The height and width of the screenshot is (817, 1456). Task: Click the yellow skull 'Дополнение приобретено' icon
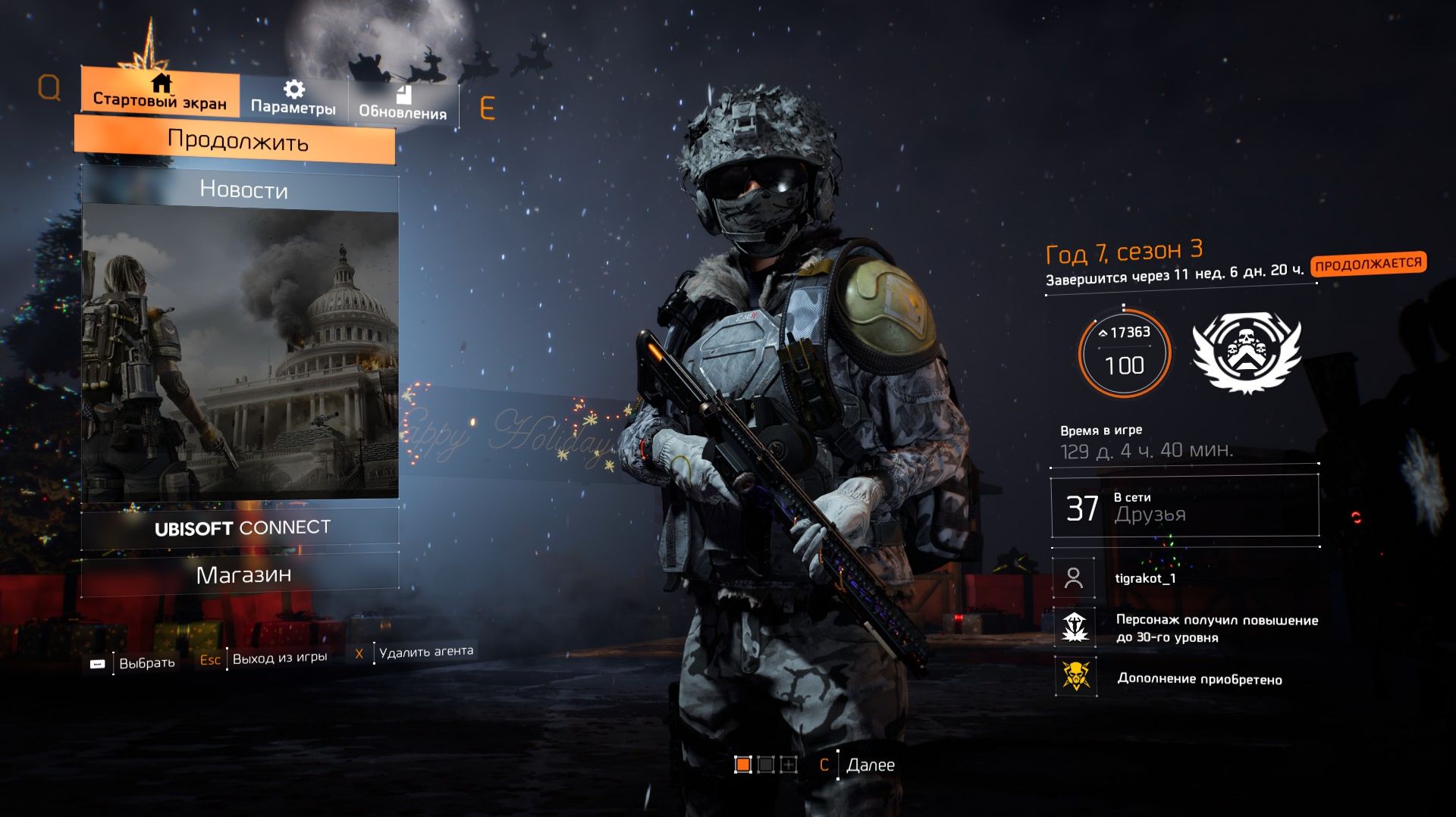click(1074, 678)
